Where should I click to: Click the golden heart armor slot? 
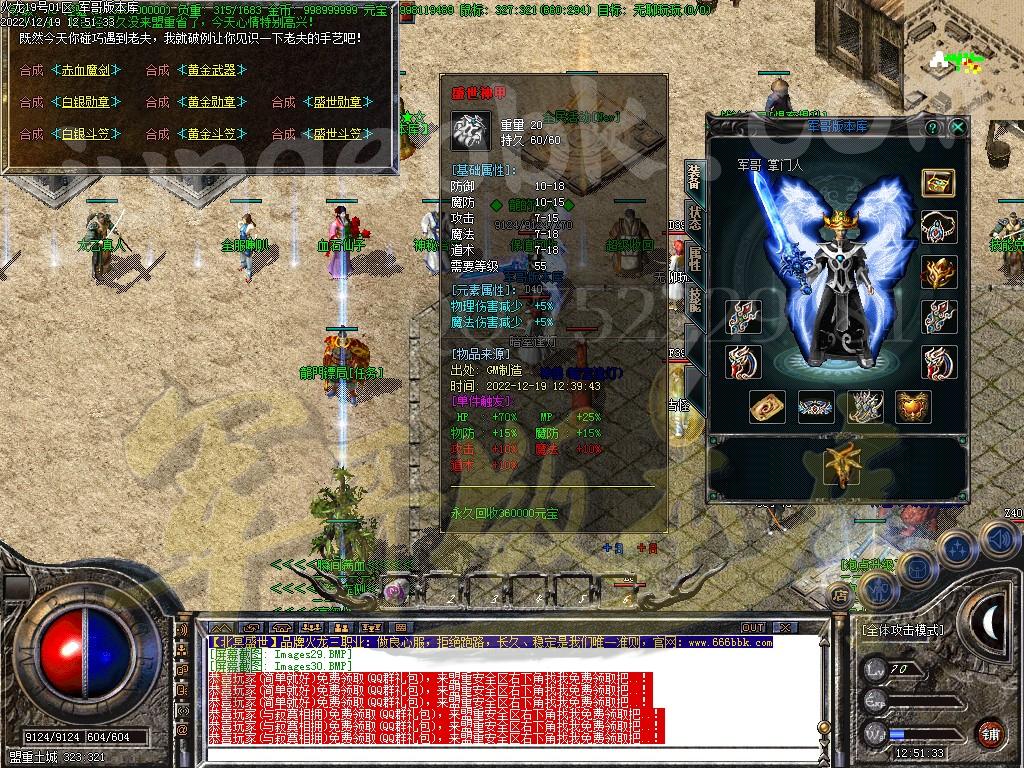point(913,406)
